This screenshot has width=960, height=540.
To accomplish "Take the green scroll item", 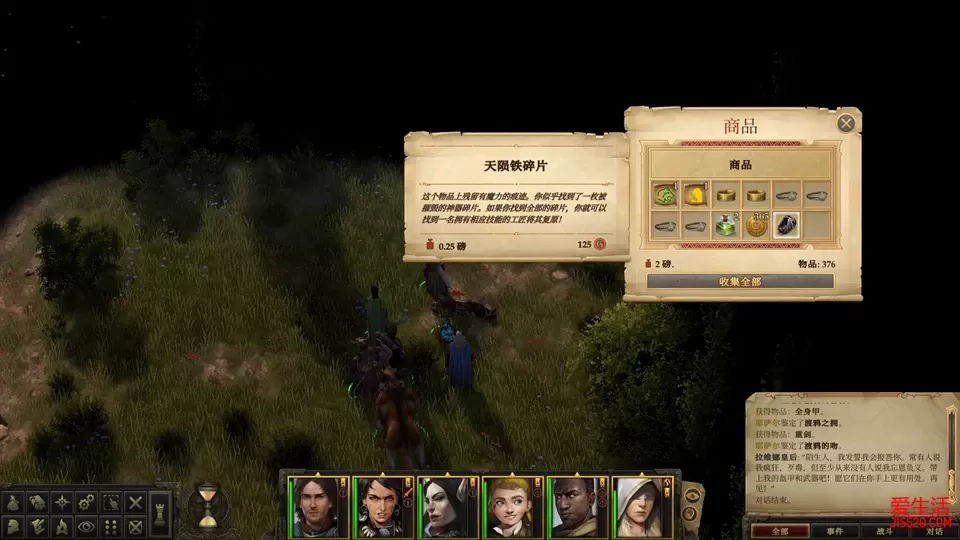I will [x=663, y=194].
